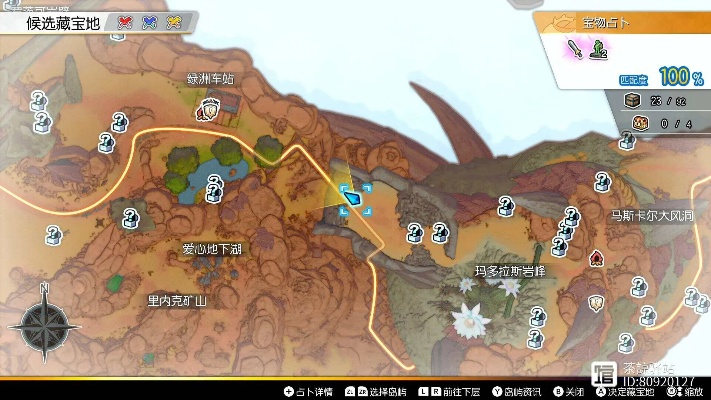Select the red pin candidate treasure spot
Screen dimensions: 711x400
pyautogui.click(x=126, y=20)
